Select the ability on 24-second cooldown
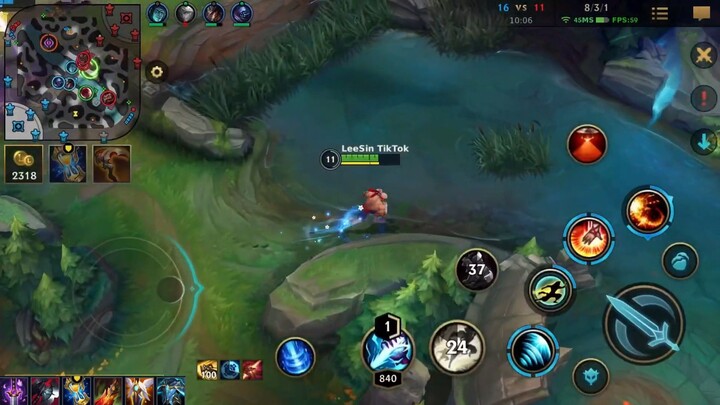Image resolution: width=720 pixels, height=405 pixels. (x=457, y=347)
